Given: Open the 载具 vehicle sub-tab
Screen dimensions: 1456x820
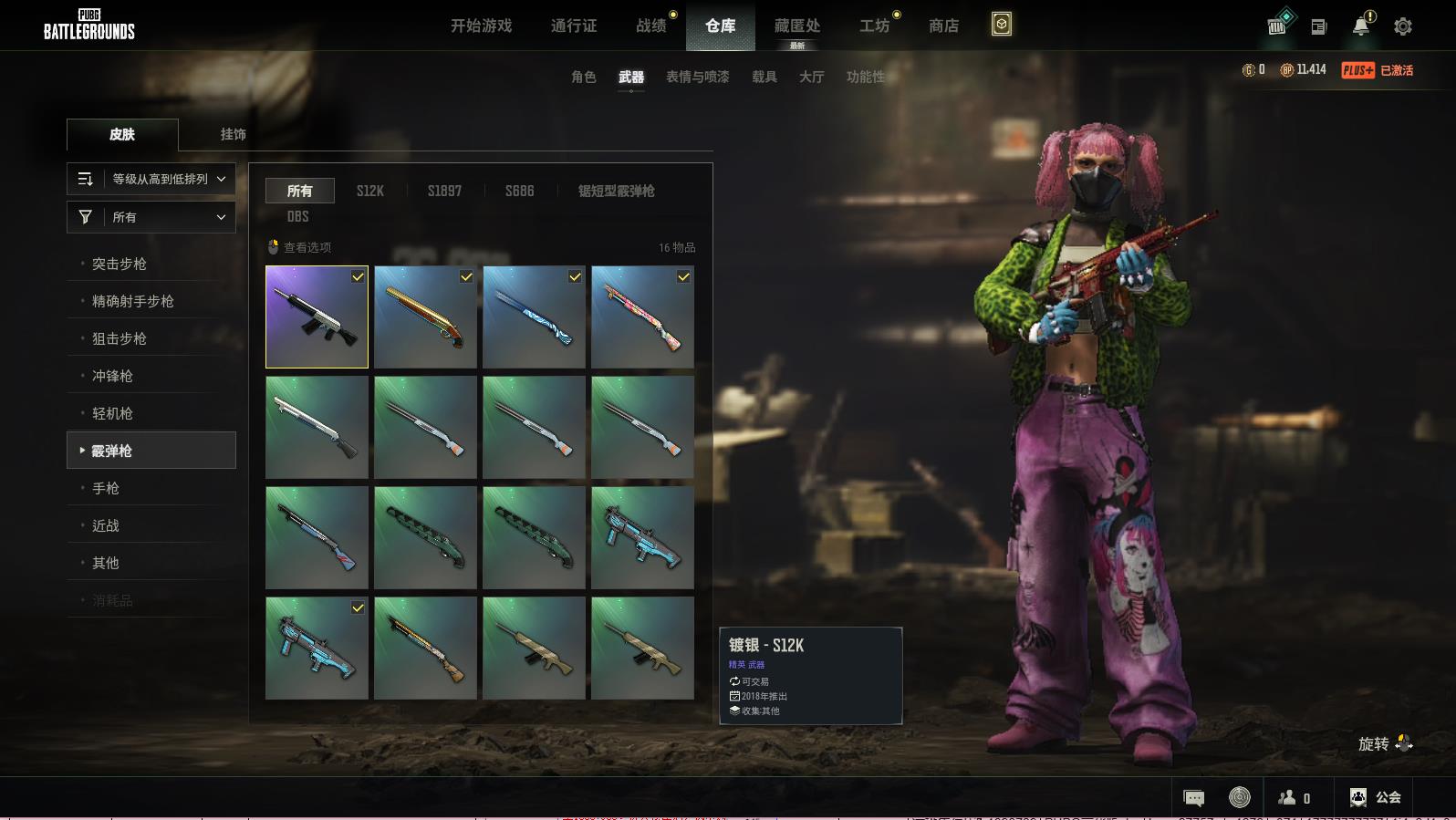Looking at the screenshot, I should (x=764, y=77).
